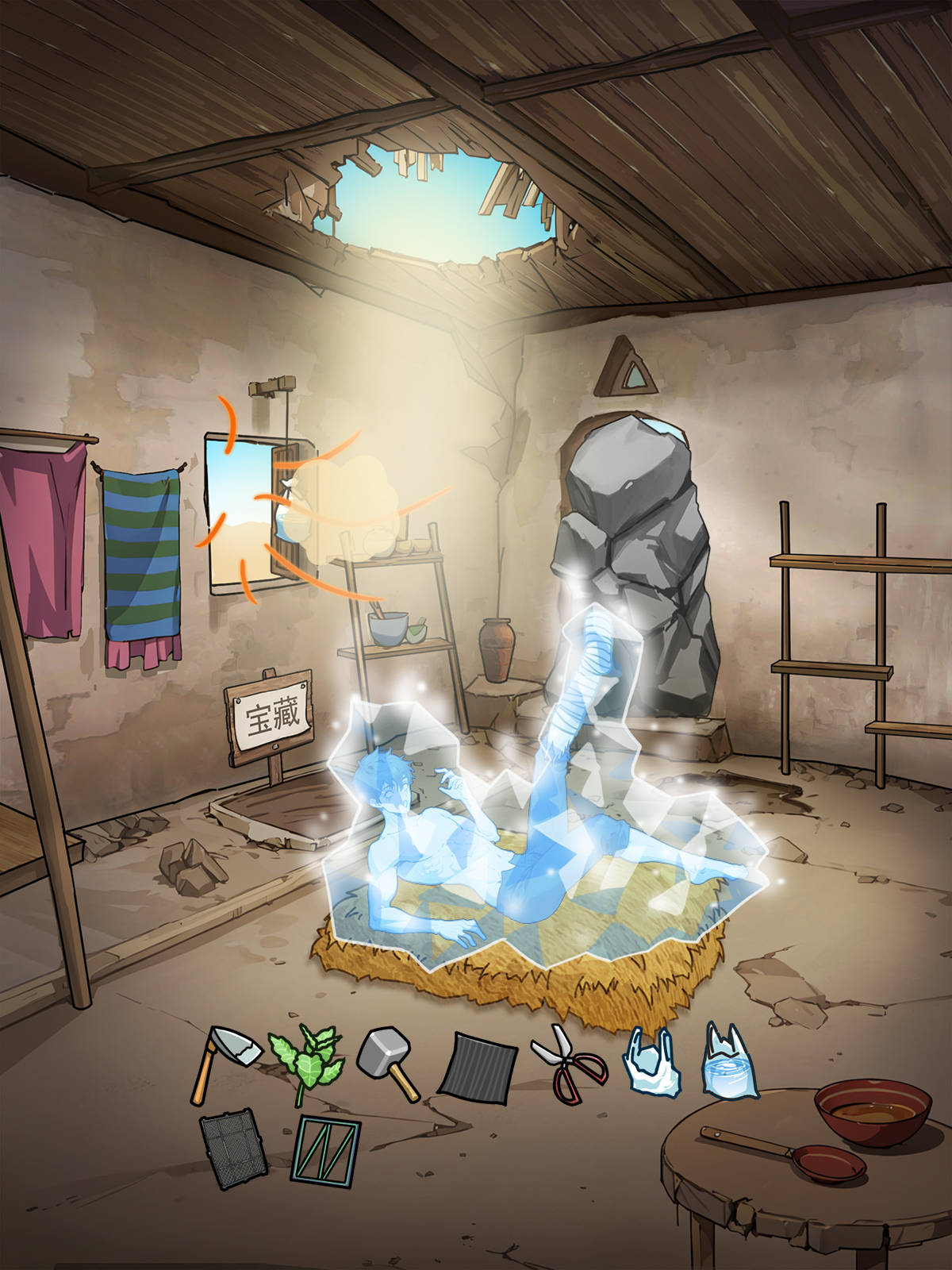The image size is (952, 1270).
Task: Pick the green leafy herb item
Action: pos(306,1064)
